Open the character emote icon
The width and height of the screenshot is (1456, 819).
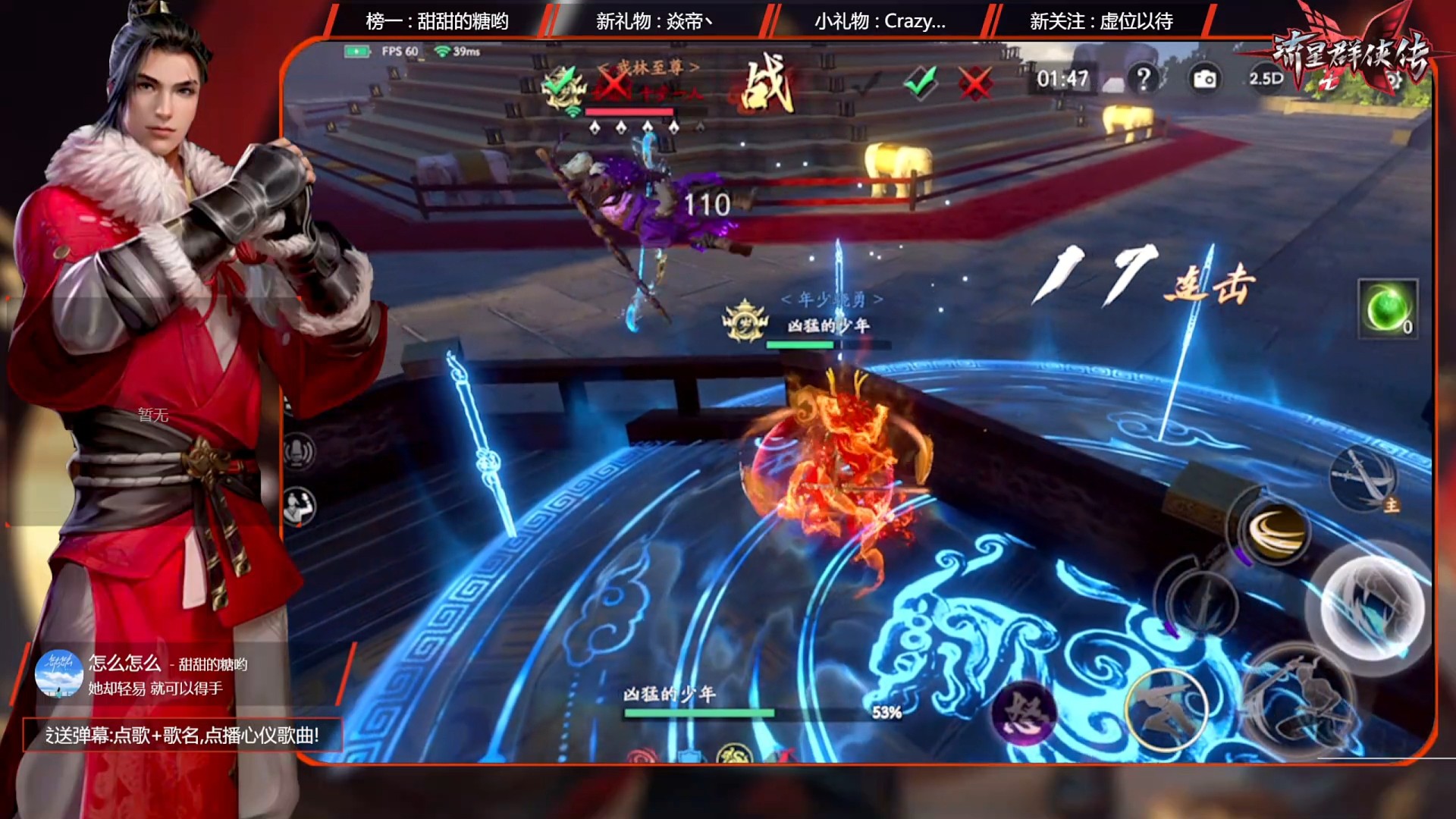click(x=298, y=506)
